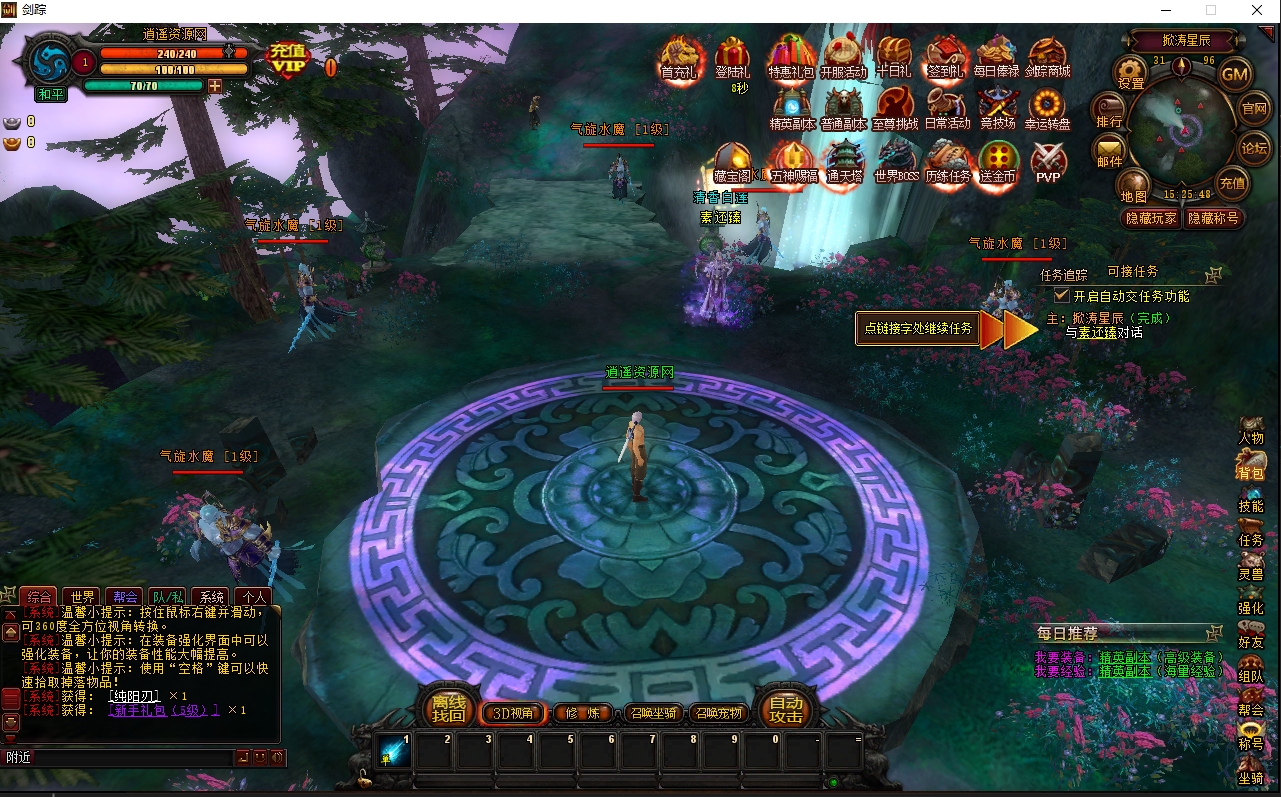Toggle the 3D视角 camera view button

514,714
